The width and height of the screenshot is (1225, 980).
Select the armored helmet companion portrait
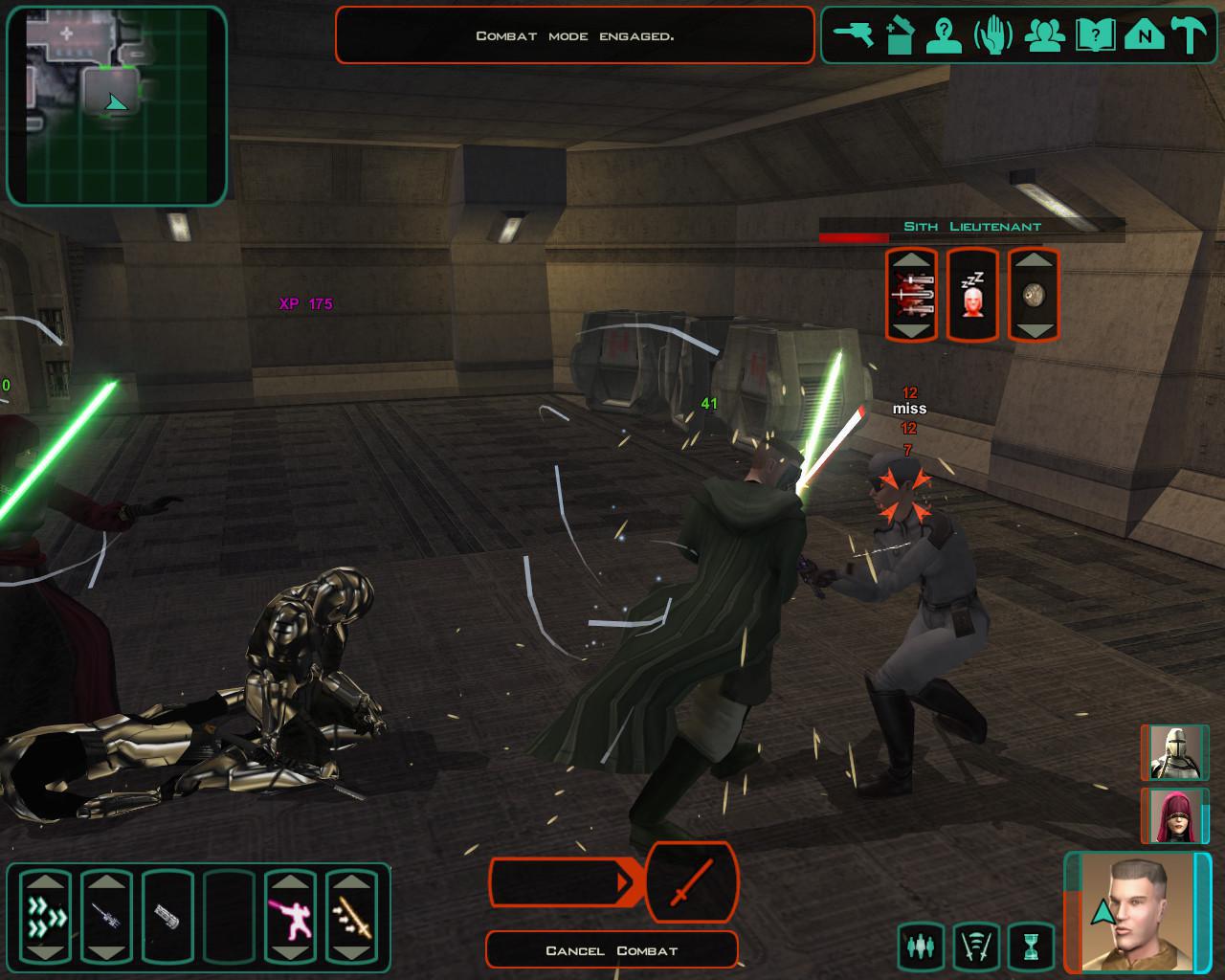pyautogui.click(x=1174, y=753)
